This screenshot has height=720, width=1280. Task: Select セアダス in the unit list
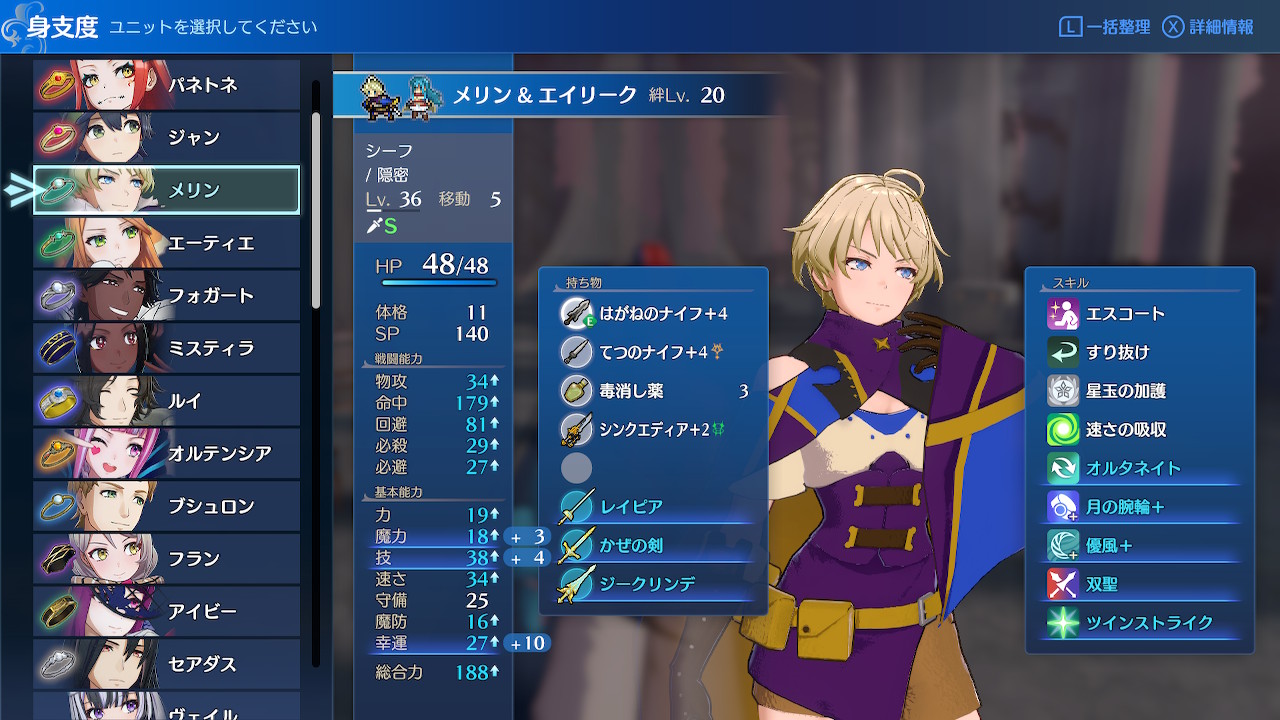(x=166, y=664)
